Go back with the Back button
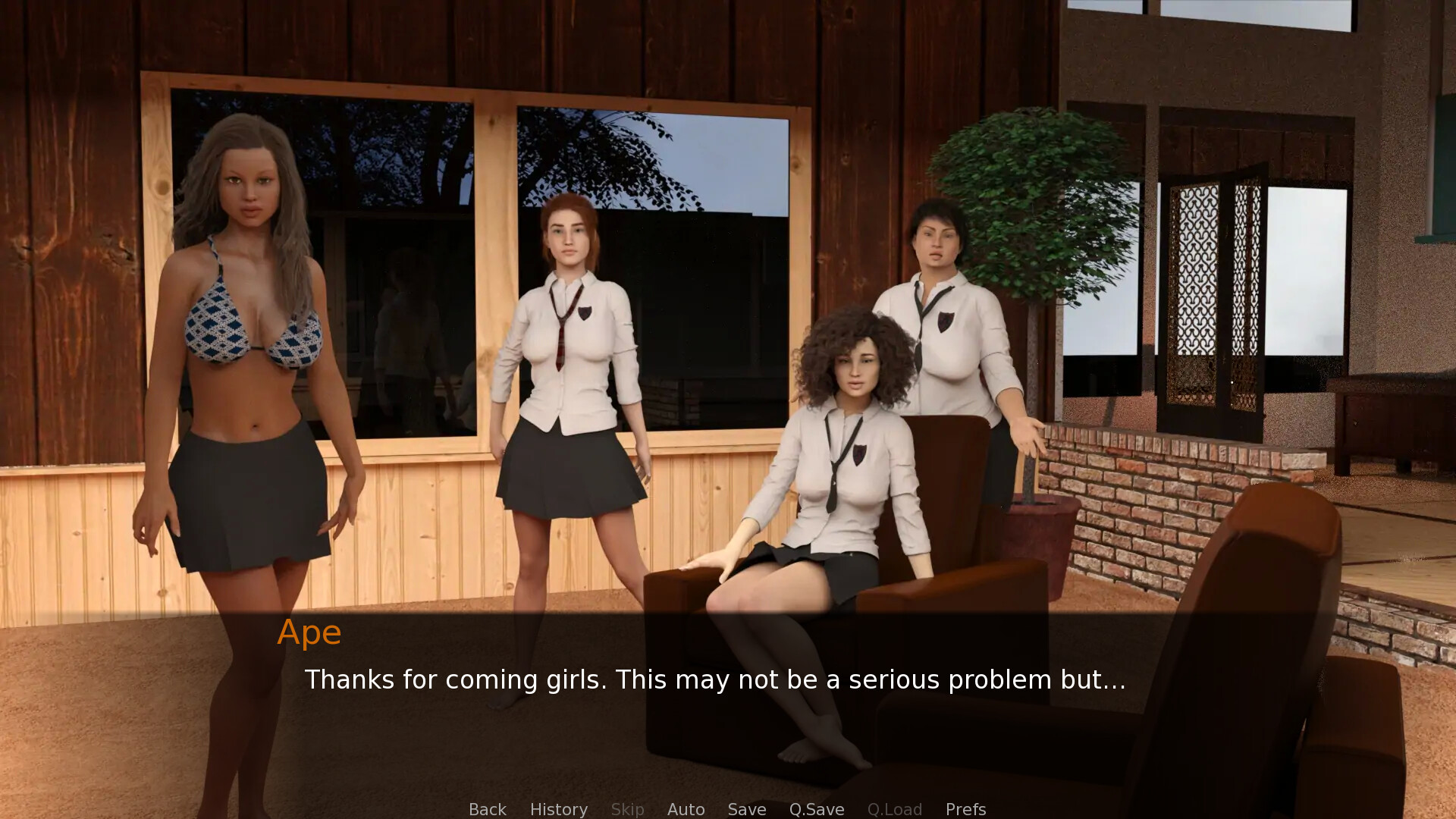1456x819 pixels. click(487, 809)
